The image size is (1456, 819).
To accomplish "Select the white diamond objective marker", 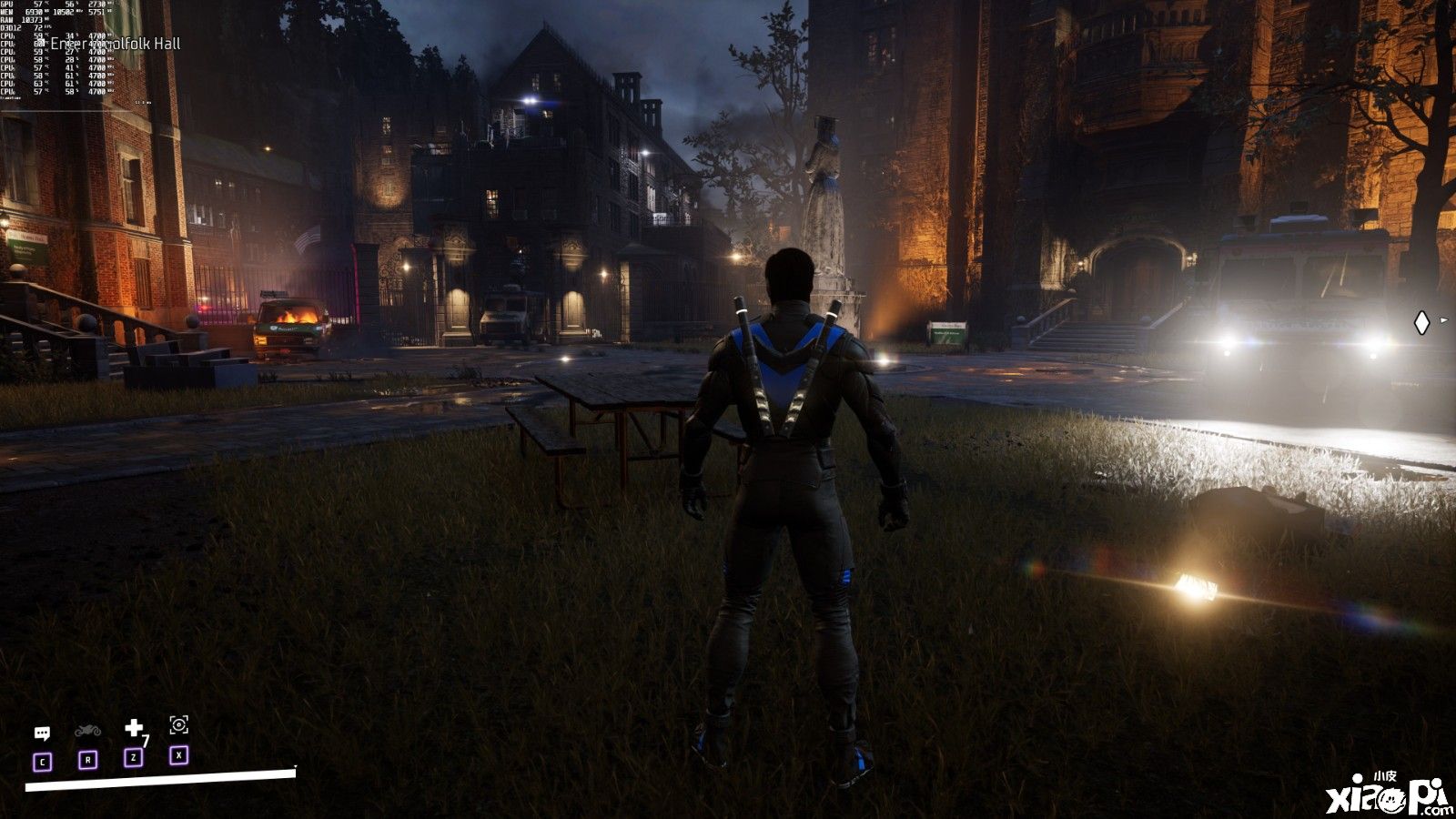I will coord(1421,322).
